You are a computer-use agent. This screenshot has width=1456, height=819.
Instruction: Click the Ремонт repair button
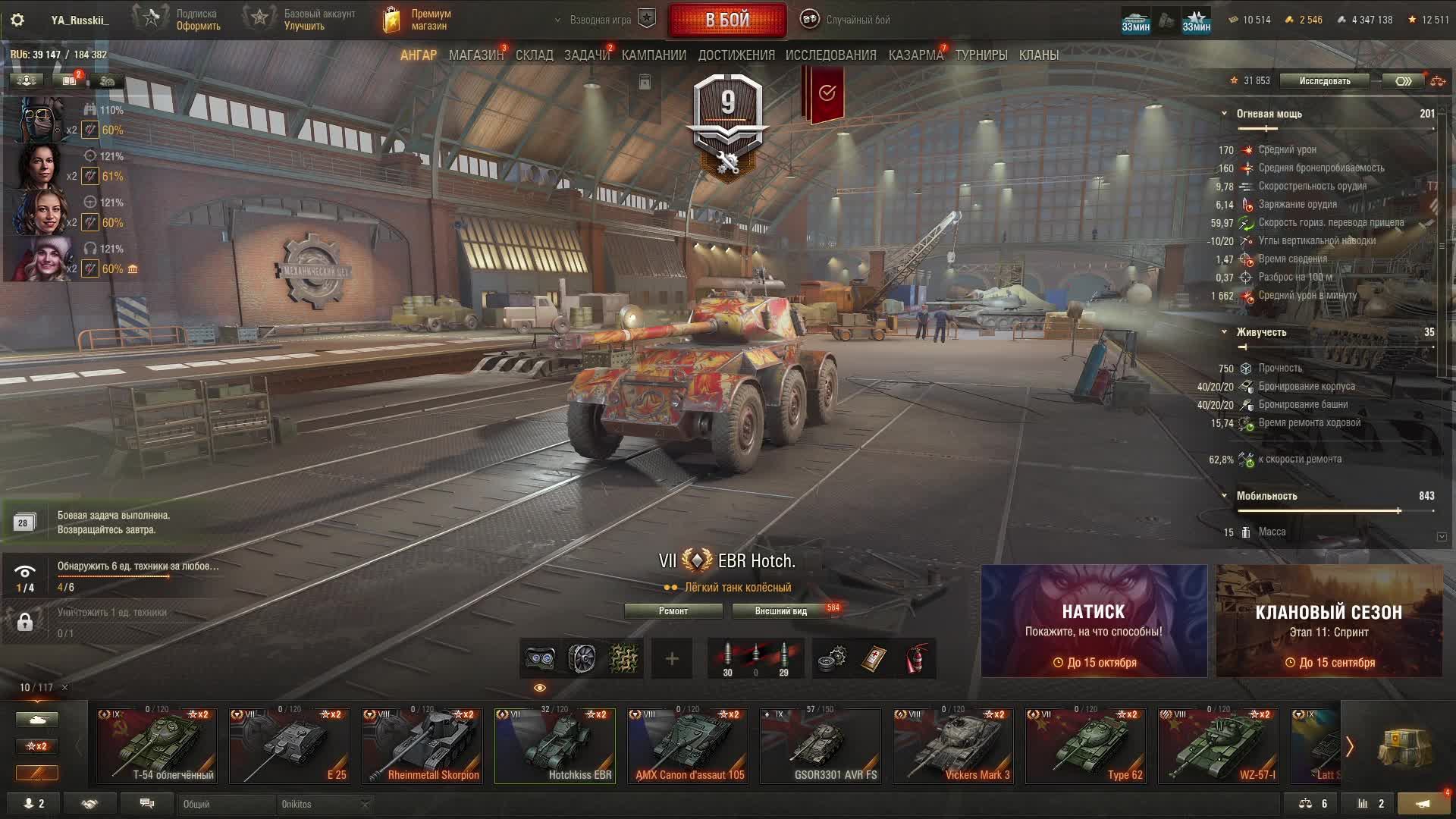[x=673, y=611]
